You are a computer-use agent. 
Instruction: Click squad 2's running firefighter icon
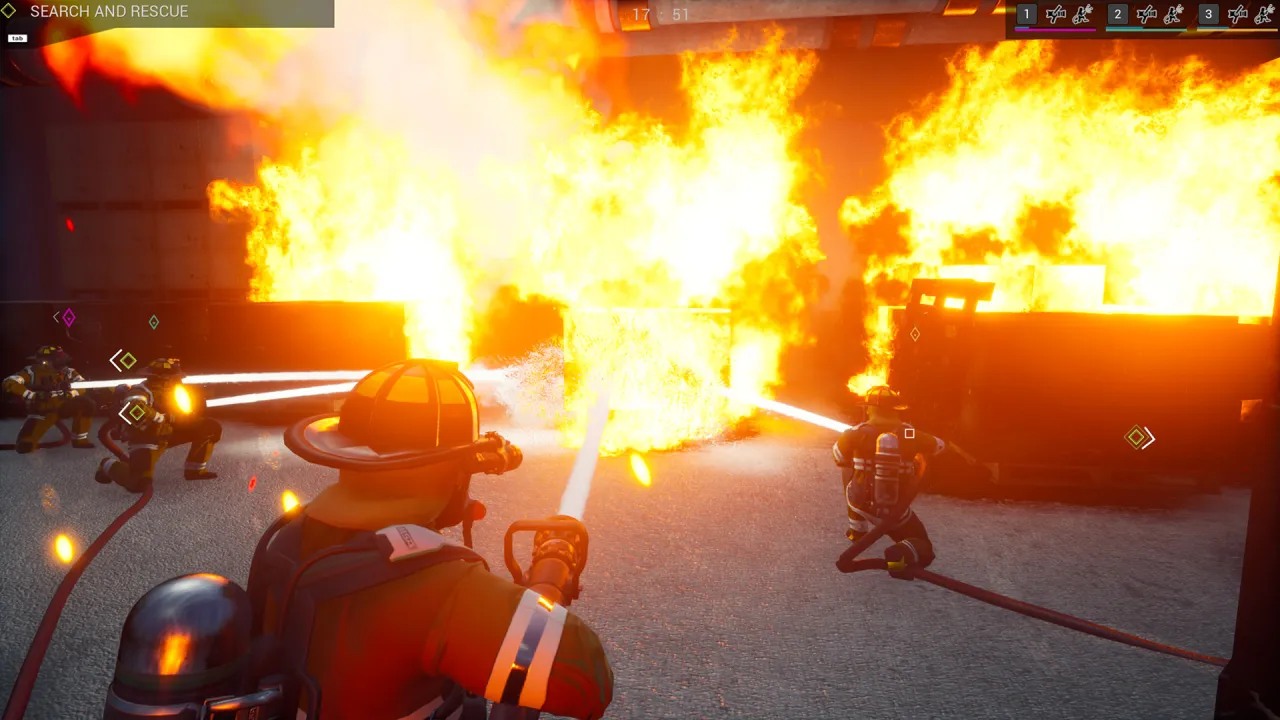(x=1175, y=14)
